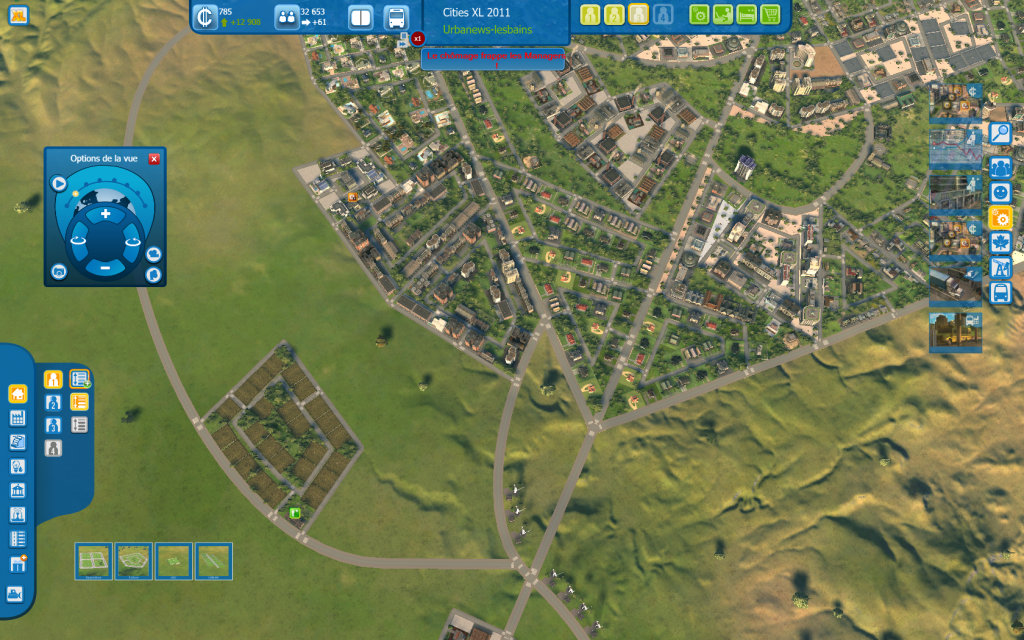
Task: Choose the first zoning plot layout thumbnail
Action: point(94,561)
